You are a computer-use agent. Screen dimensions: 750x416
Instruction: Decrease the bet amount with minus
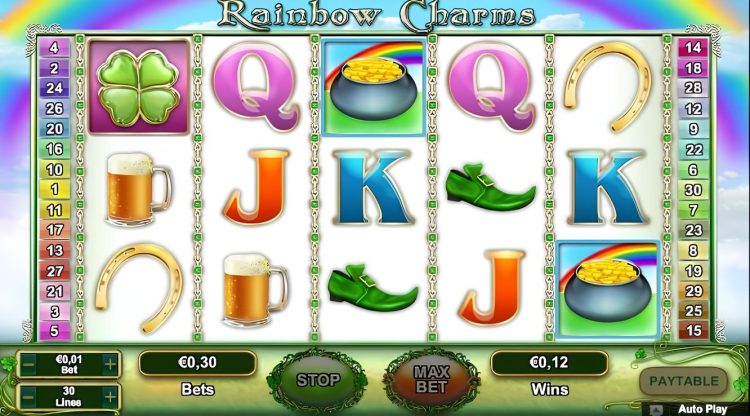28,362
